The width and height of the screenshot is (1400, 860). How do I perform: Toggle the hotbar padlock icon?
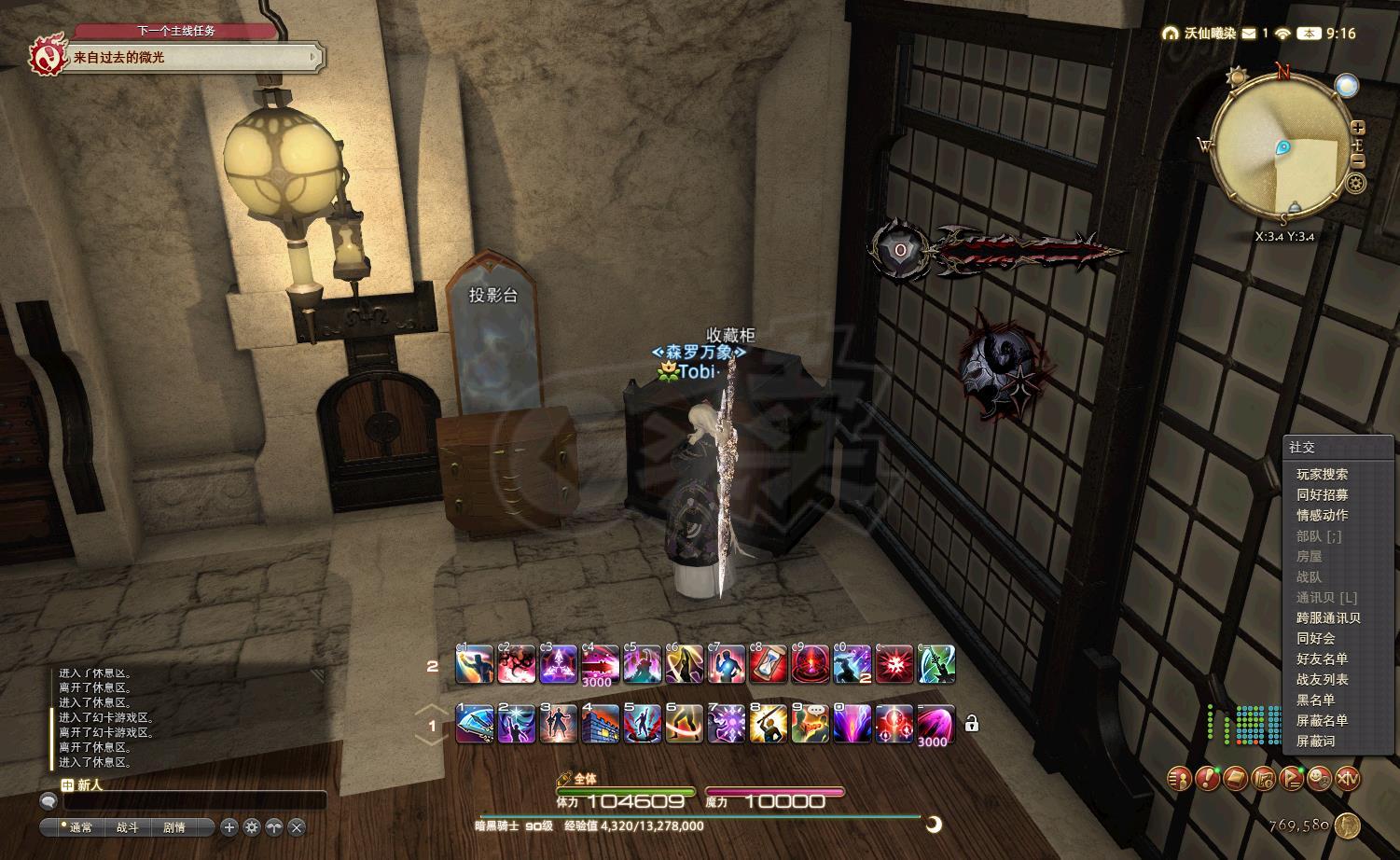[972, 723]
